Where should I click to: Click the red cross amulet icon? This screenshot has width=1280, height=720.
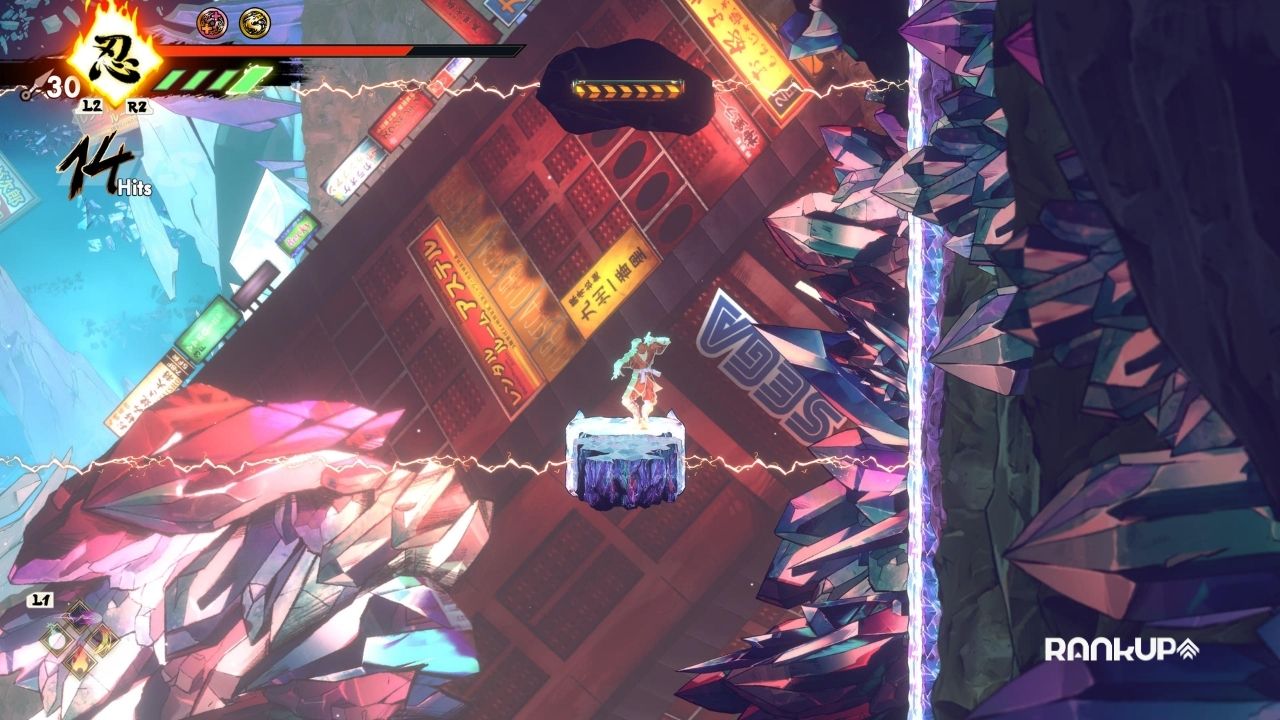coord(212,20)
